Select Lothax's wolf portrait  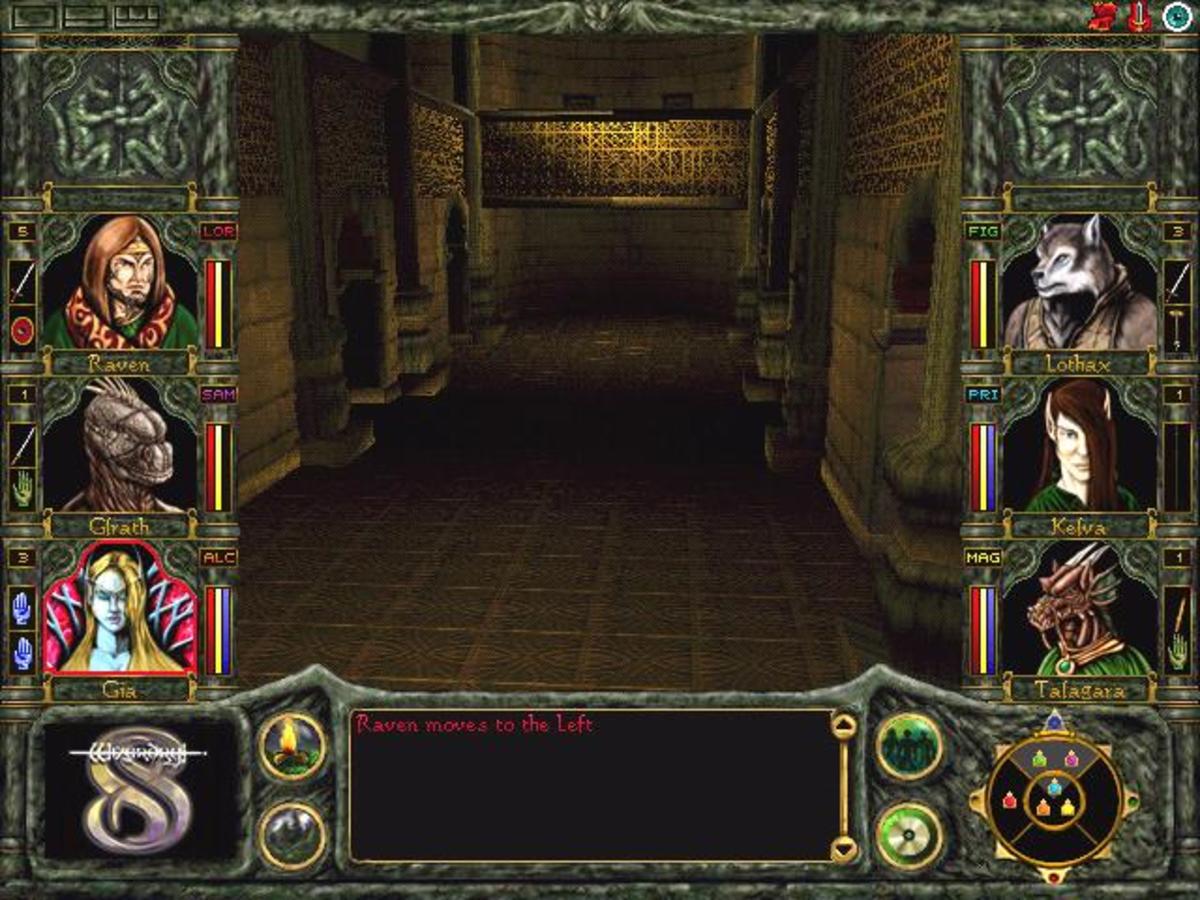(x=1078, y=283)
